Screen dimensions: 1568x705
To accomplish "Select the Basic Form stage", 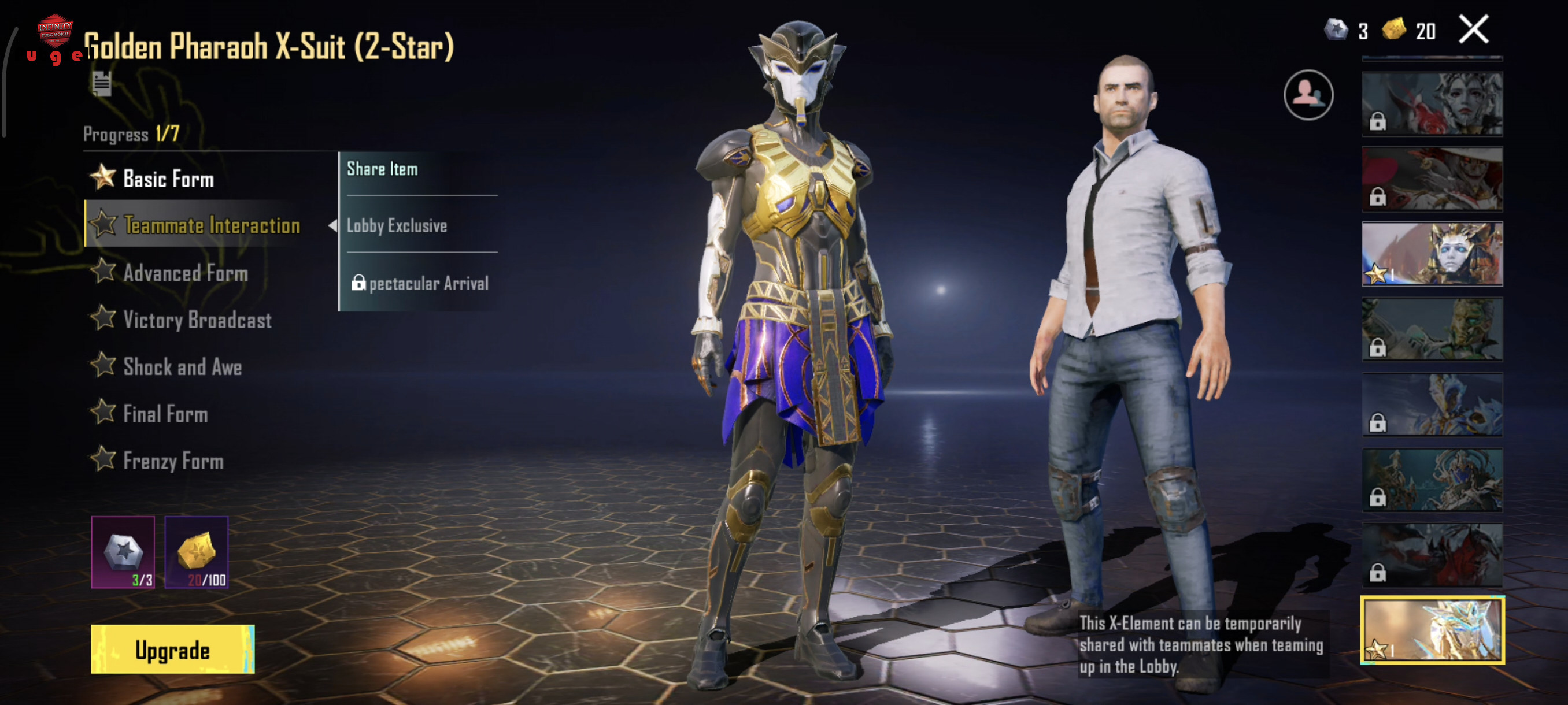I will pos(168,179).
